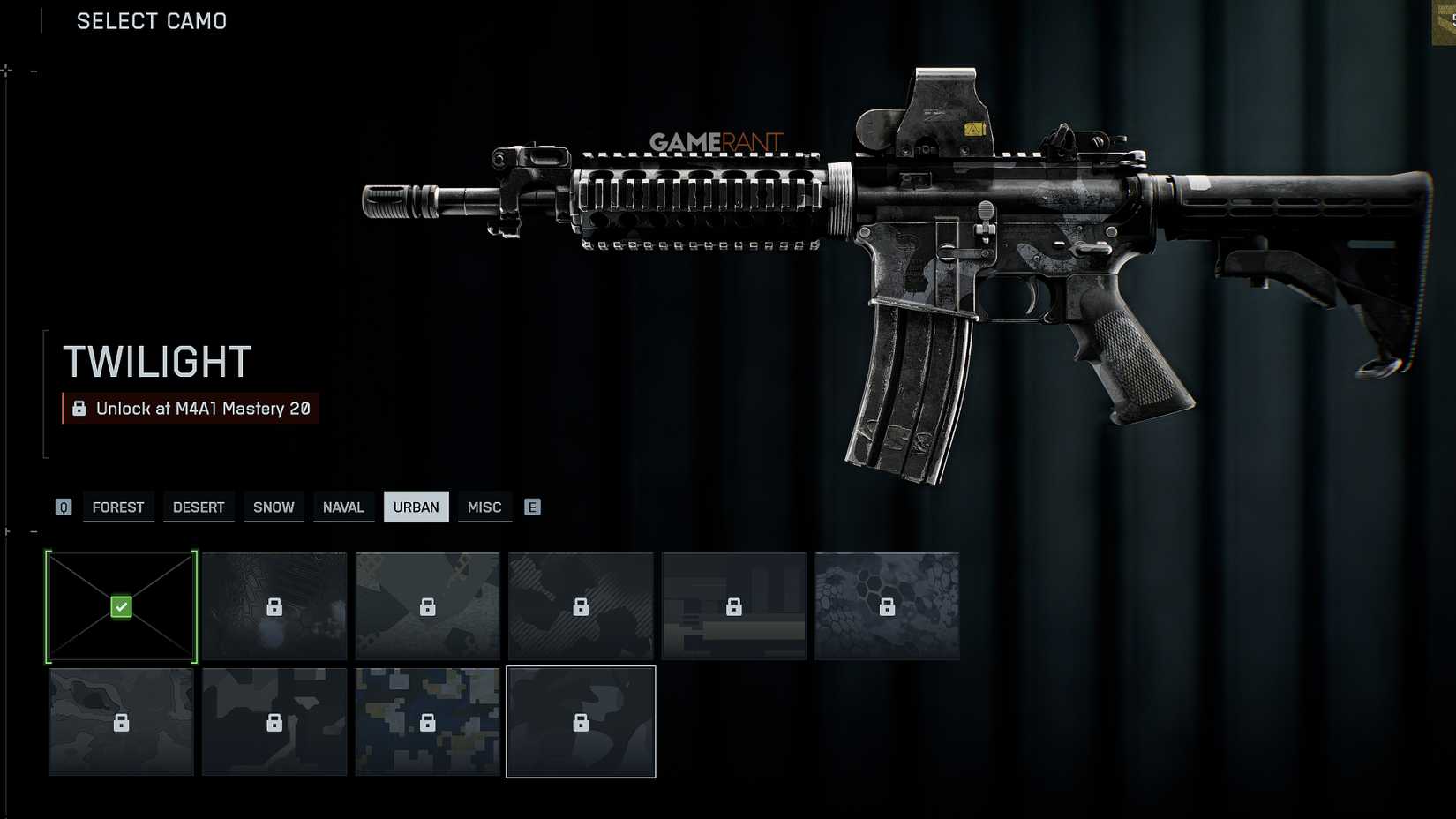
Task: Click the Q key icon left of Forest tab
Action: tap(63, 507)
